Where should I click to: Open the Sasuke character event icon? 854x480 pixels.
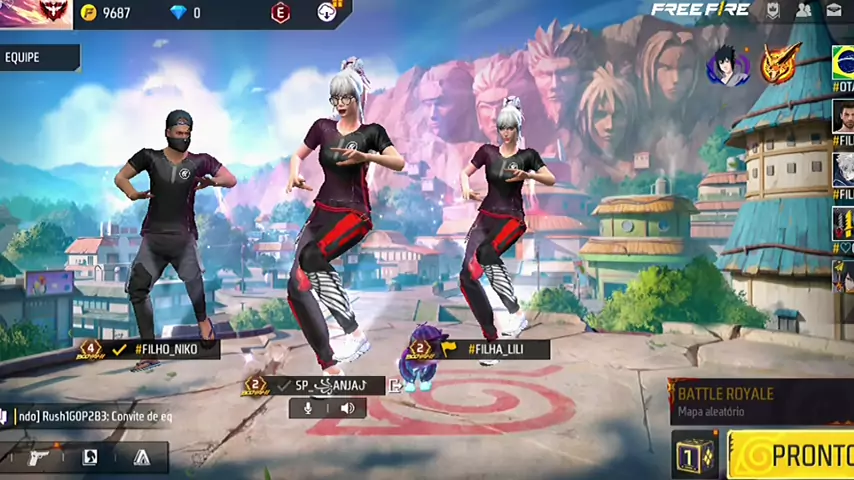tap(727, 65)
